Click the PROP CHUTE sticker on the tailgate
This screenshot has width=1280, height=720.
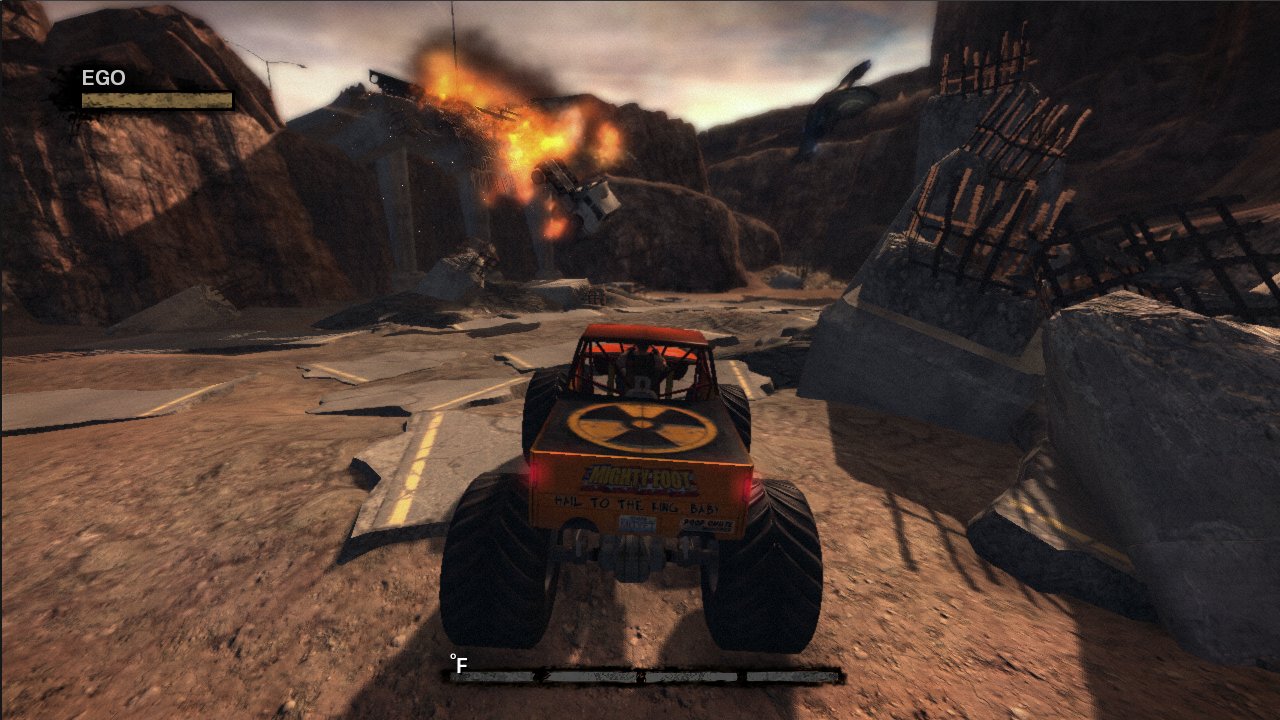(709, 525)
